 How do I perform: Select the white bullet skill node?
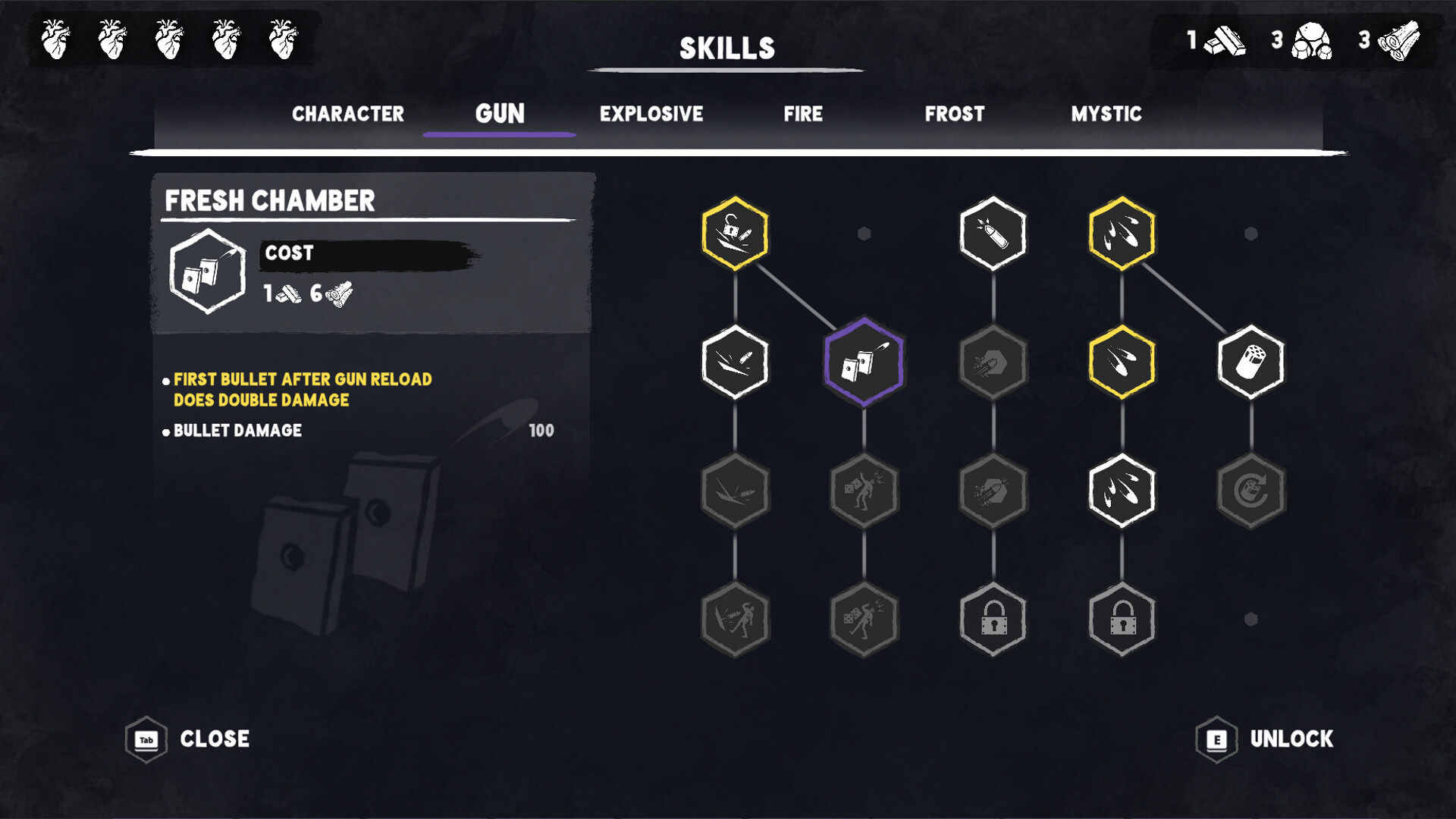pyautogui.click(x=992, y=233)
